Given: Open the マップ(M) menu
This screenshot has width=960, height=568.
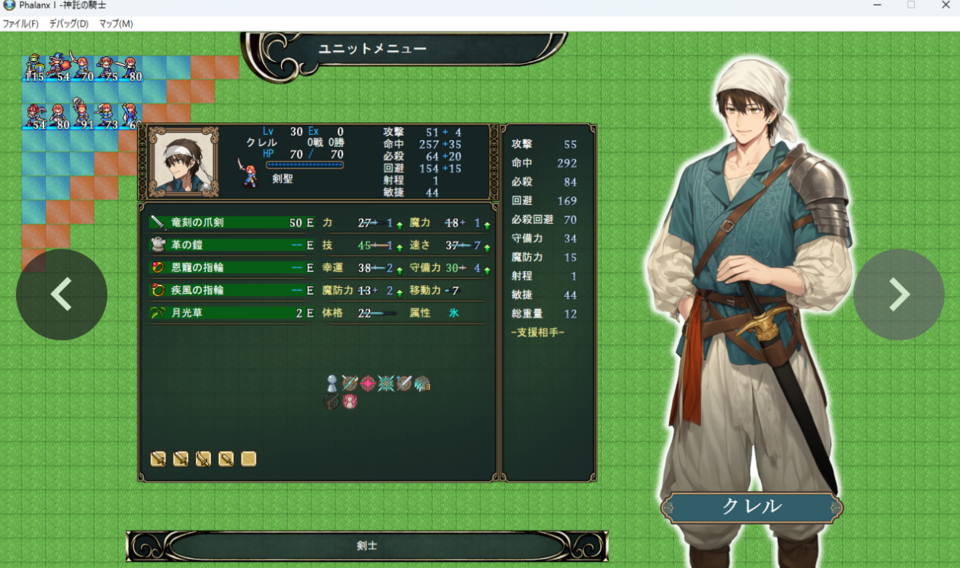Looking at the screenshot, I should [x=116, y=24].
